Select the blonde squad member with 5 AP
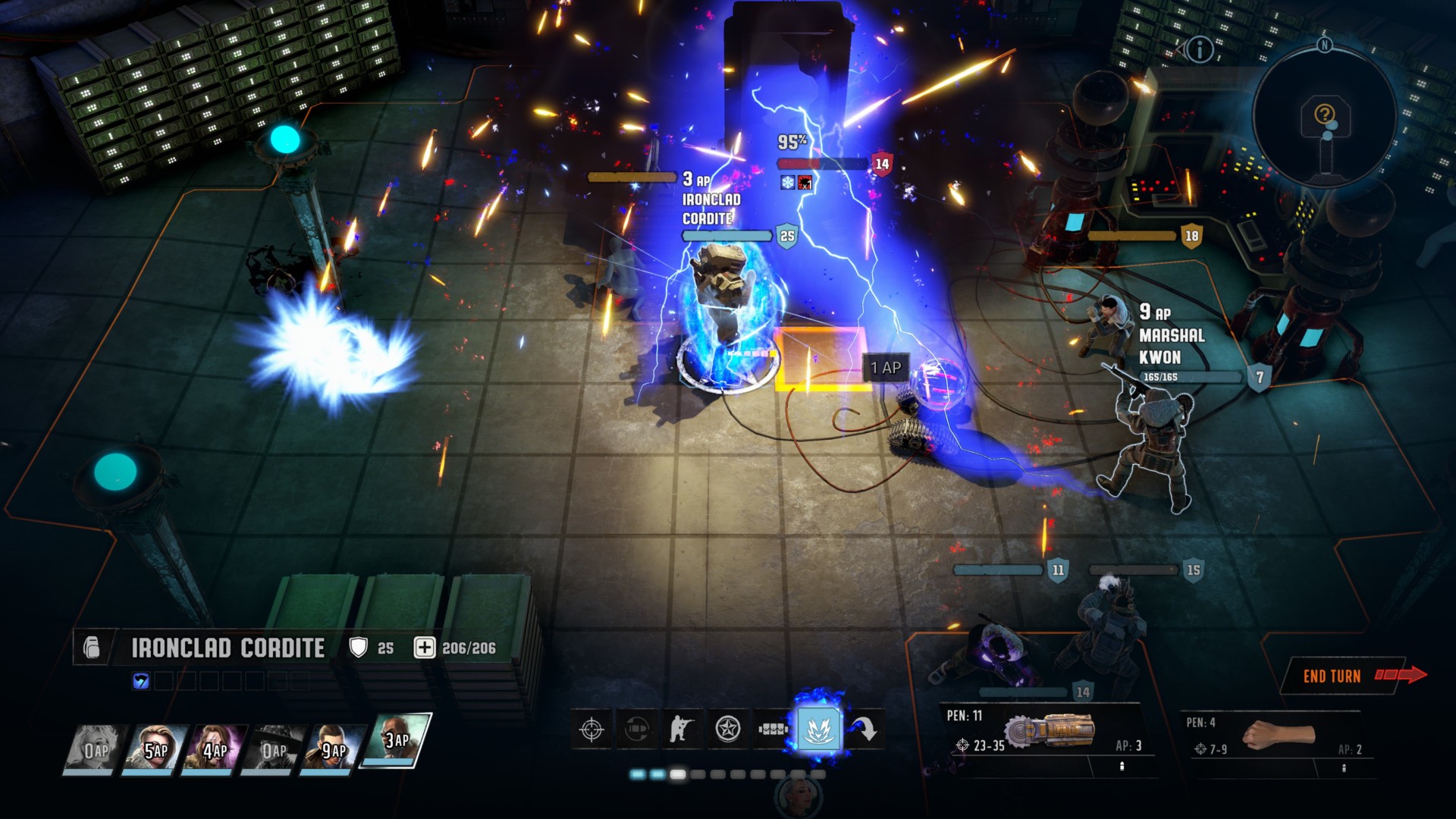The image size is (1456, 819). [155, 749]
